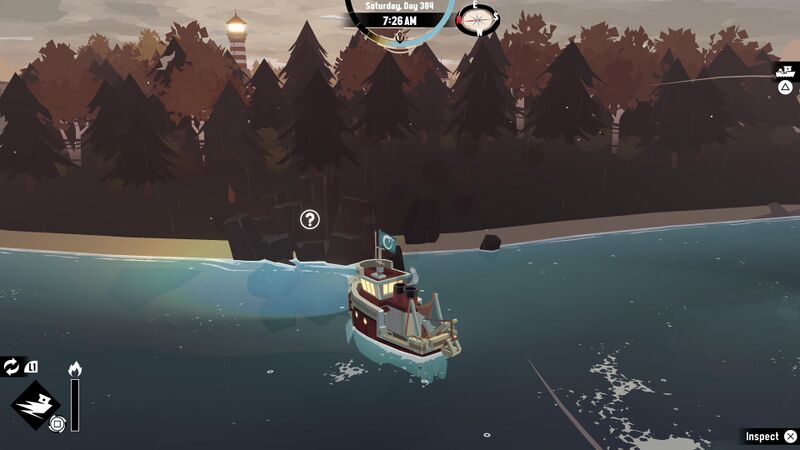
Task: Activate the Haste boat ability icon
Action: click(x=33, y=403)
